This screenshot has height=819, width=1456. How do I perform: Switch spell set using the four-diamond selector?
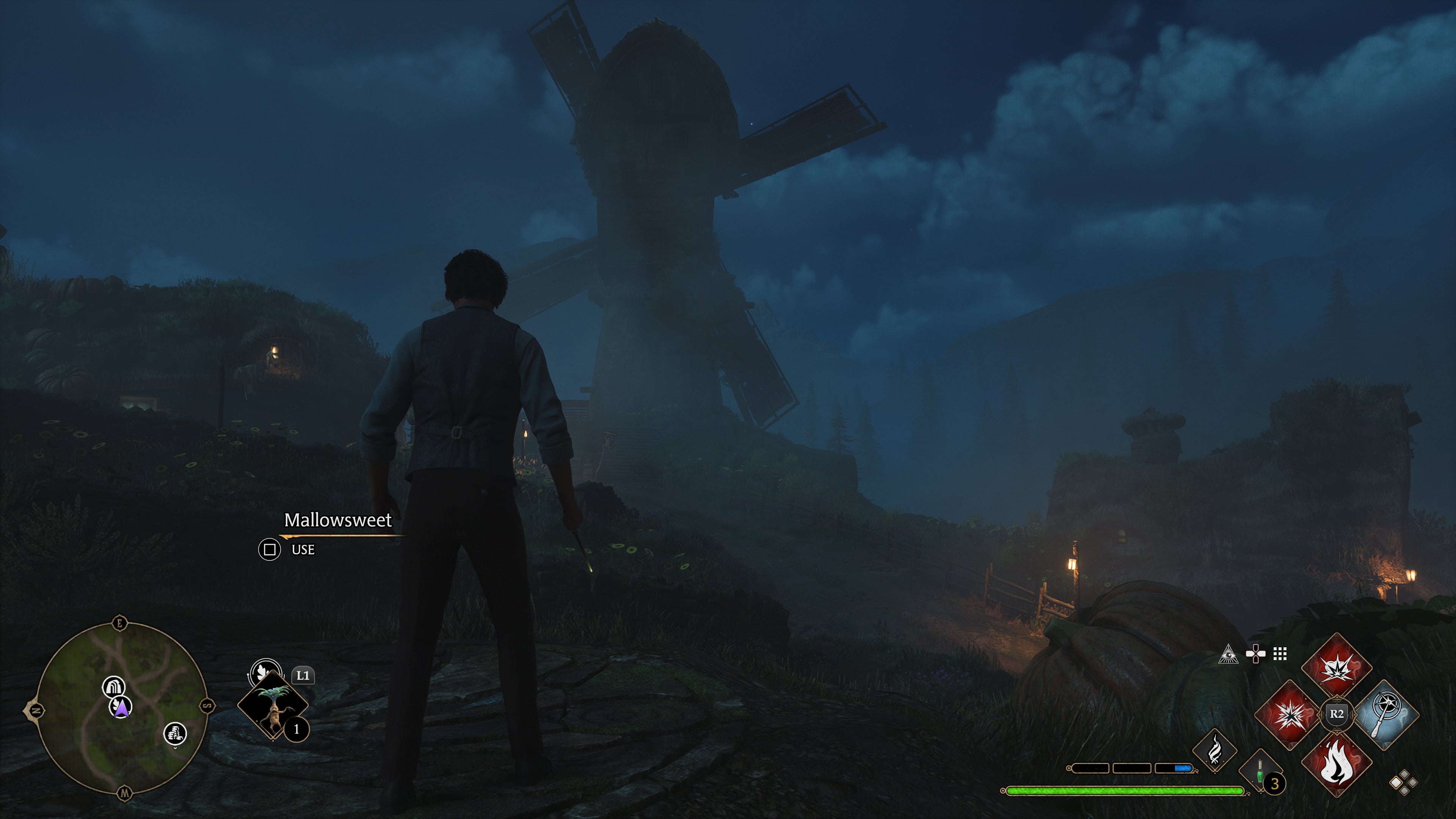(x=1403, y=782)
